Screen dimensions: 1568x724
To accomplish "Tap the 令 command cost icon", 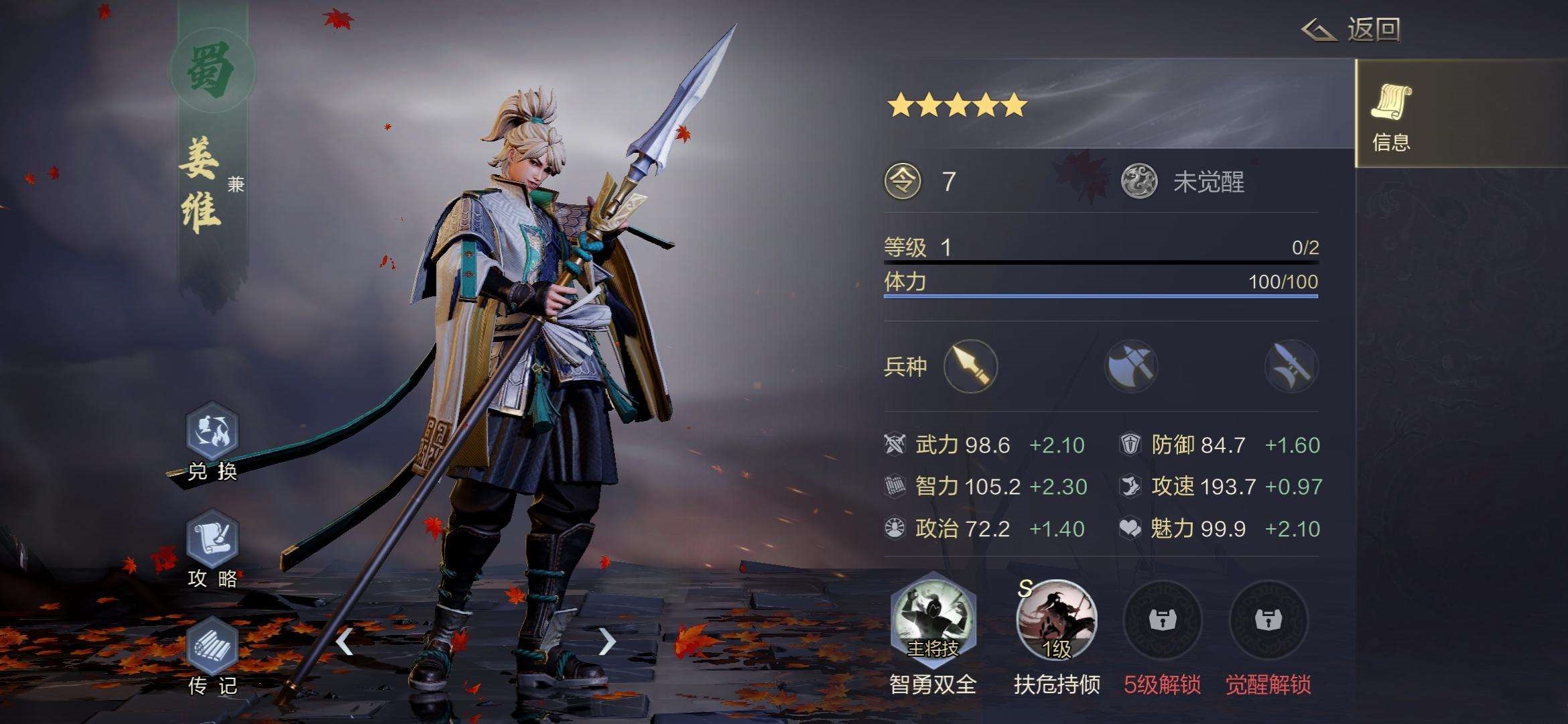I will pos(903,182).
